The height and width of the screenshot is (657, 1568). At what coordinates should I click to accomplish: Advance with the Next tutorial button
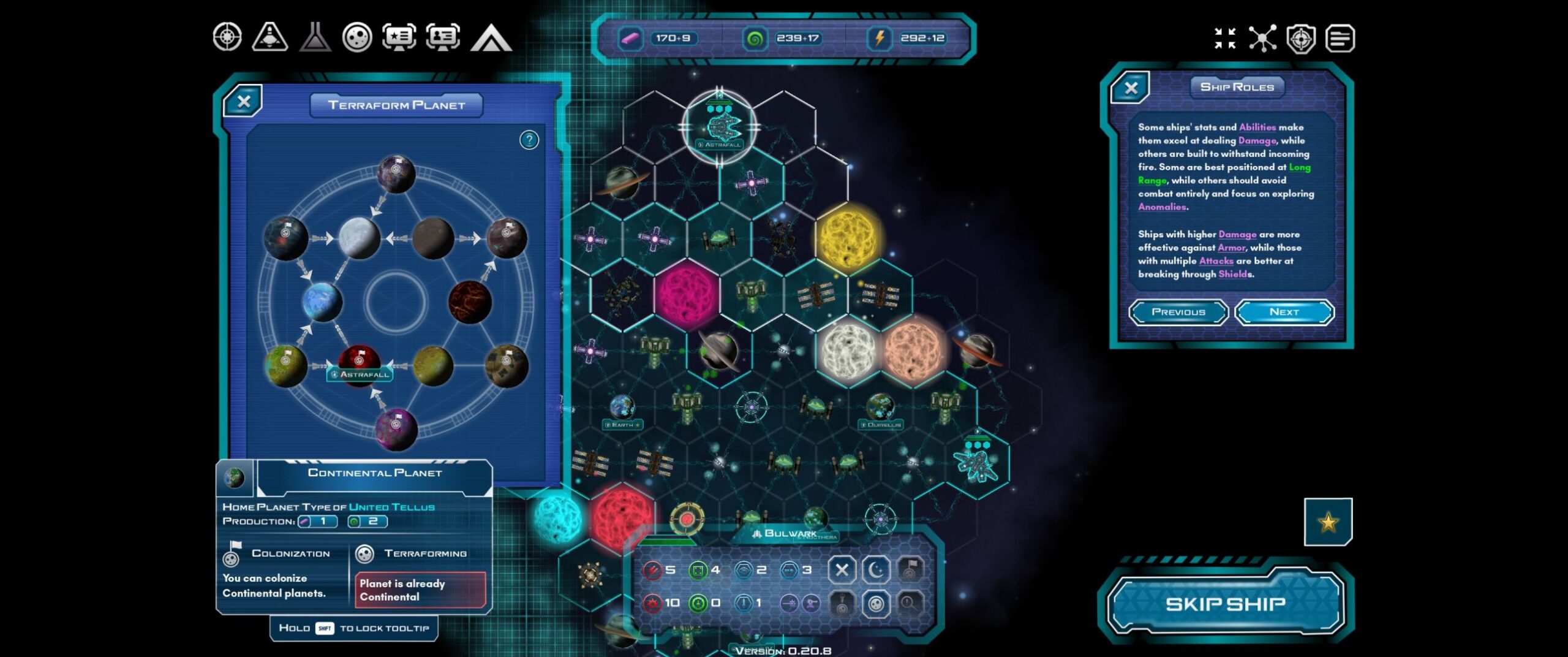click(1284, 312)
